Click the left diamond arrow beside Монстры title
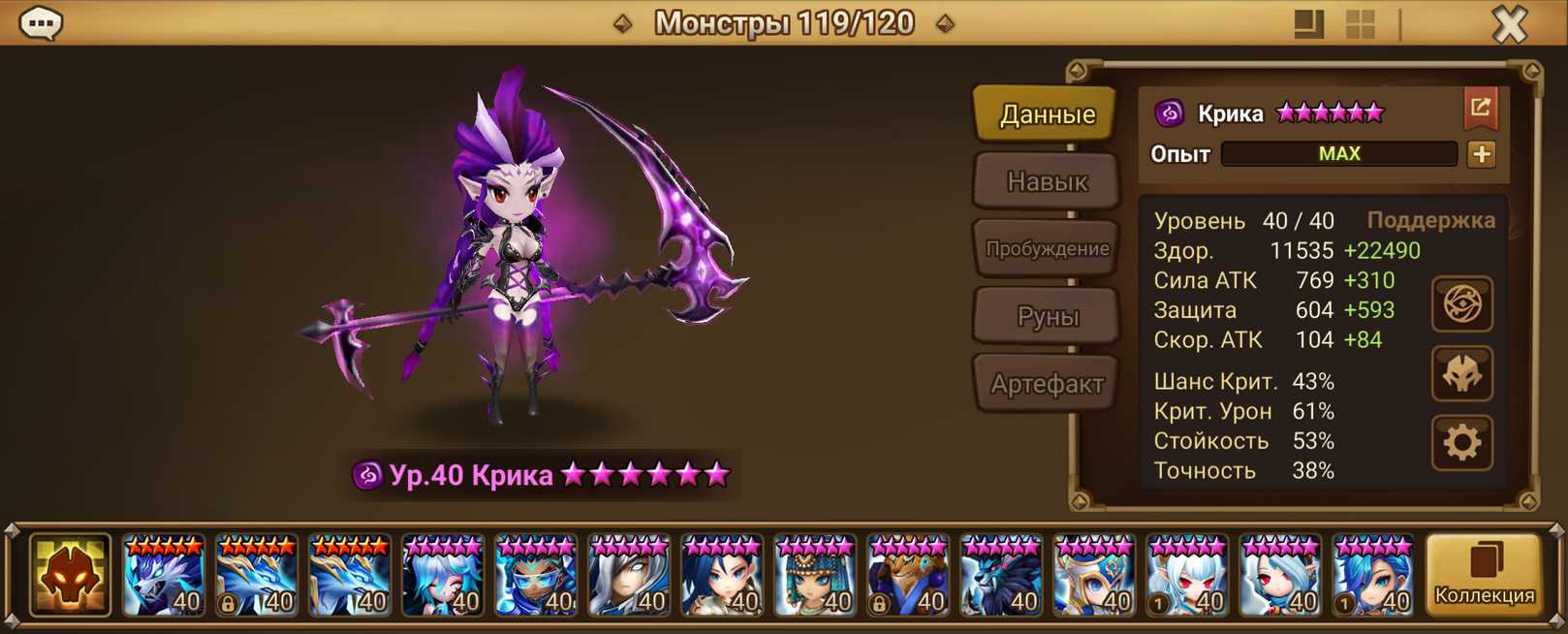 click(x=623, y=23)
